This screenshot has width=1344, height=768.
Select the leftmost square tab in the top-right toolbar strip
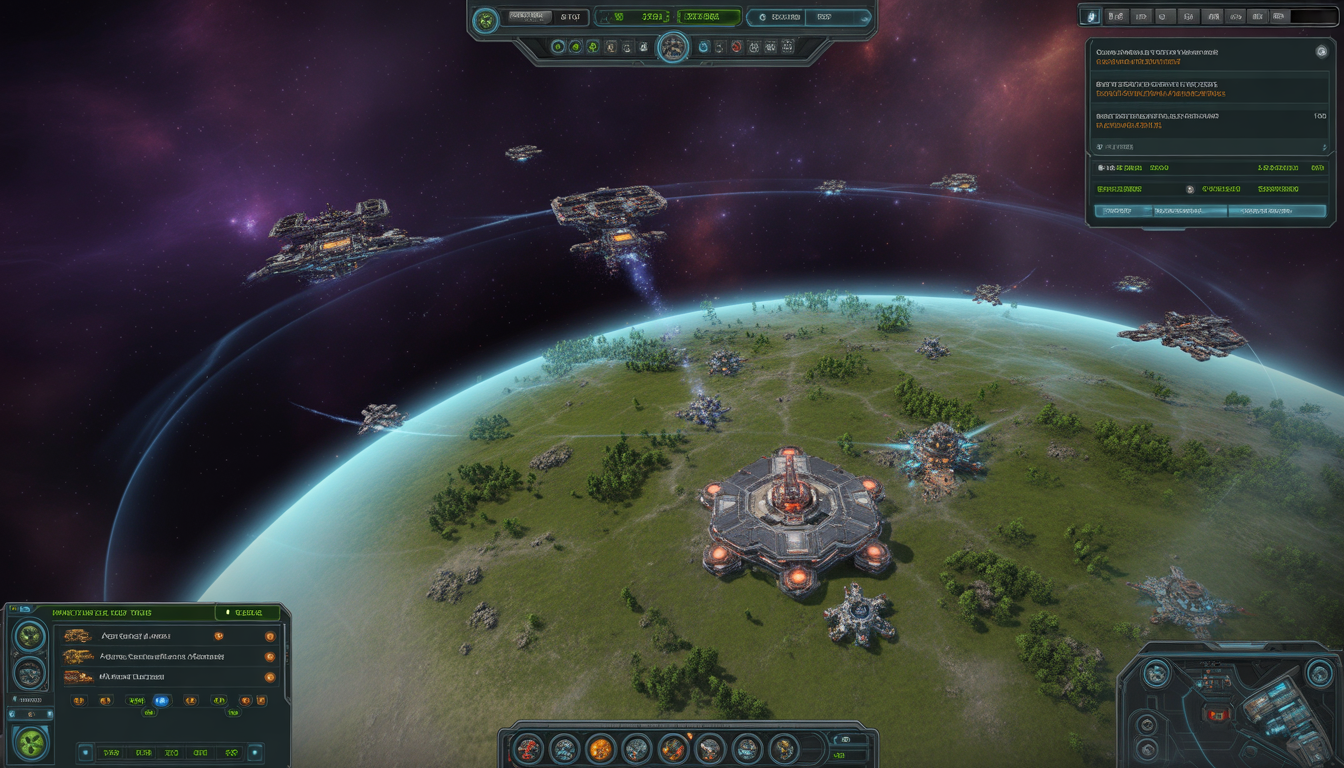pyautogui.click(x=1090, y=16)
